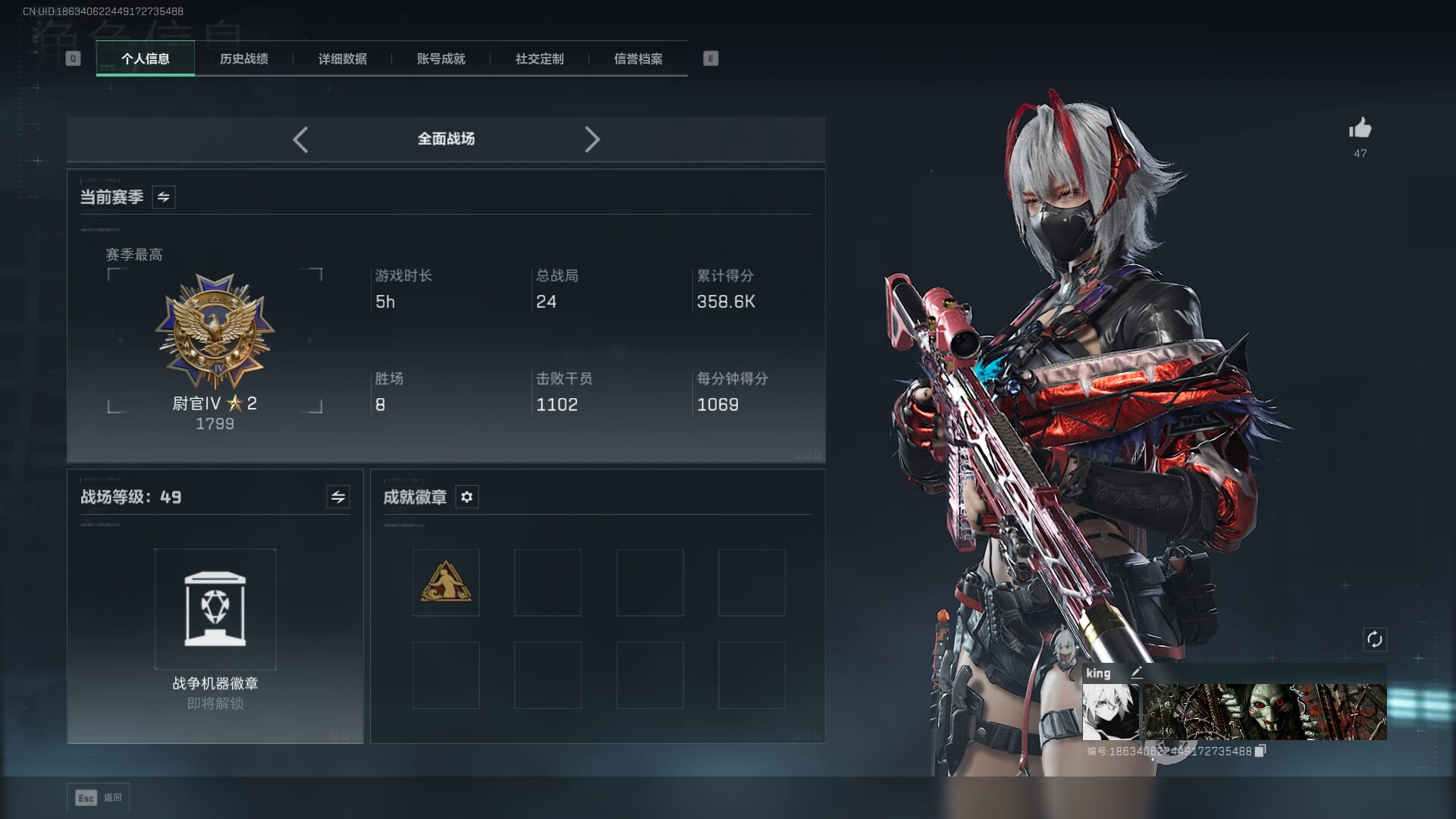
Task: Click the right arrow beside 全面战场
Action: tap(592, 140)
